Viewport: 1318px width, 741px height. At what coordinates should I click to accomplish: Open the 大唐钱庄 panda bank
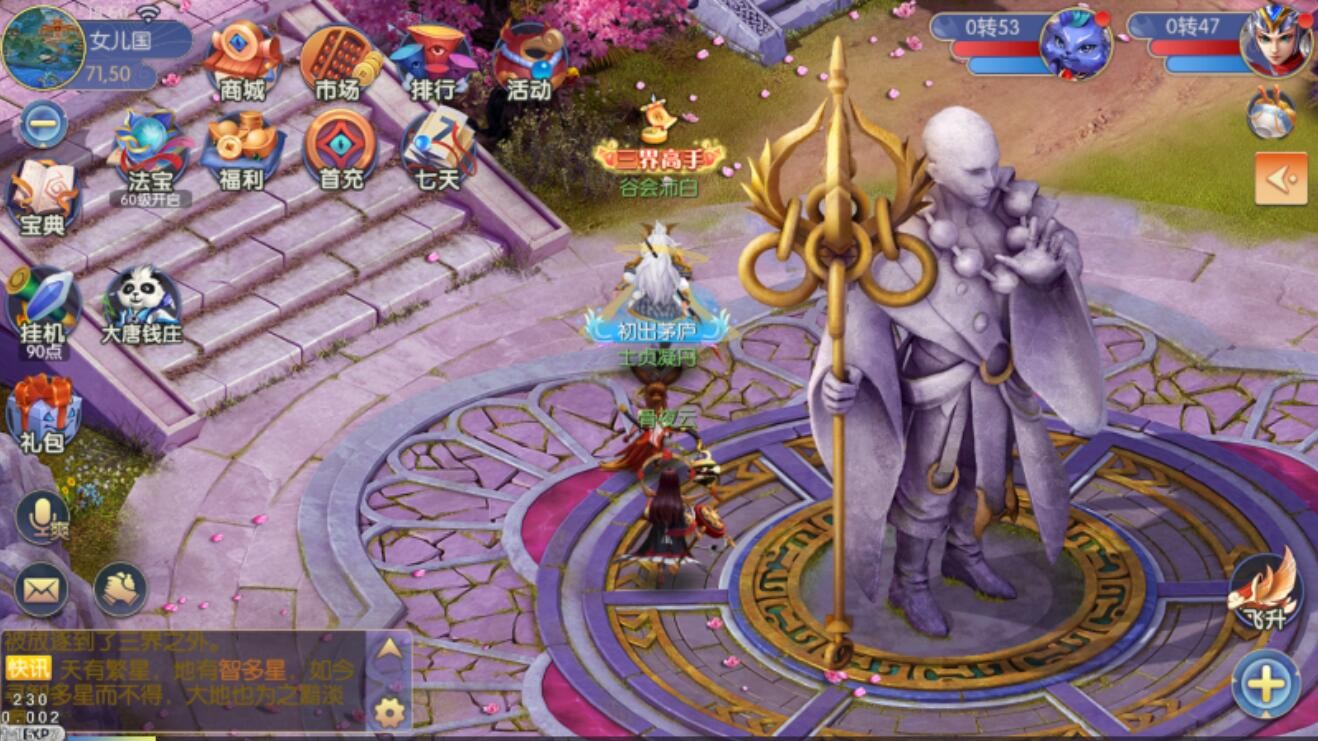pyautogui.click(x=141, y=305)
